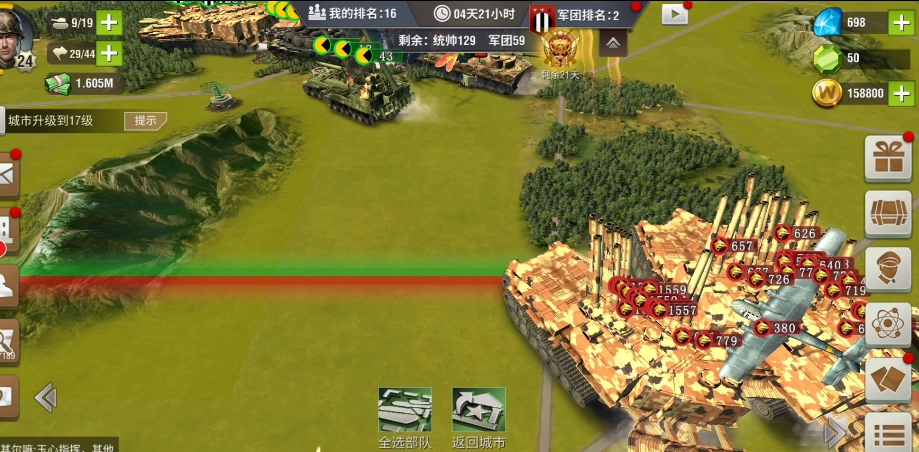Add gold coins with the plus button
Image resolution: width=919 pixels, height=452 pixels.
pos(899,93)
